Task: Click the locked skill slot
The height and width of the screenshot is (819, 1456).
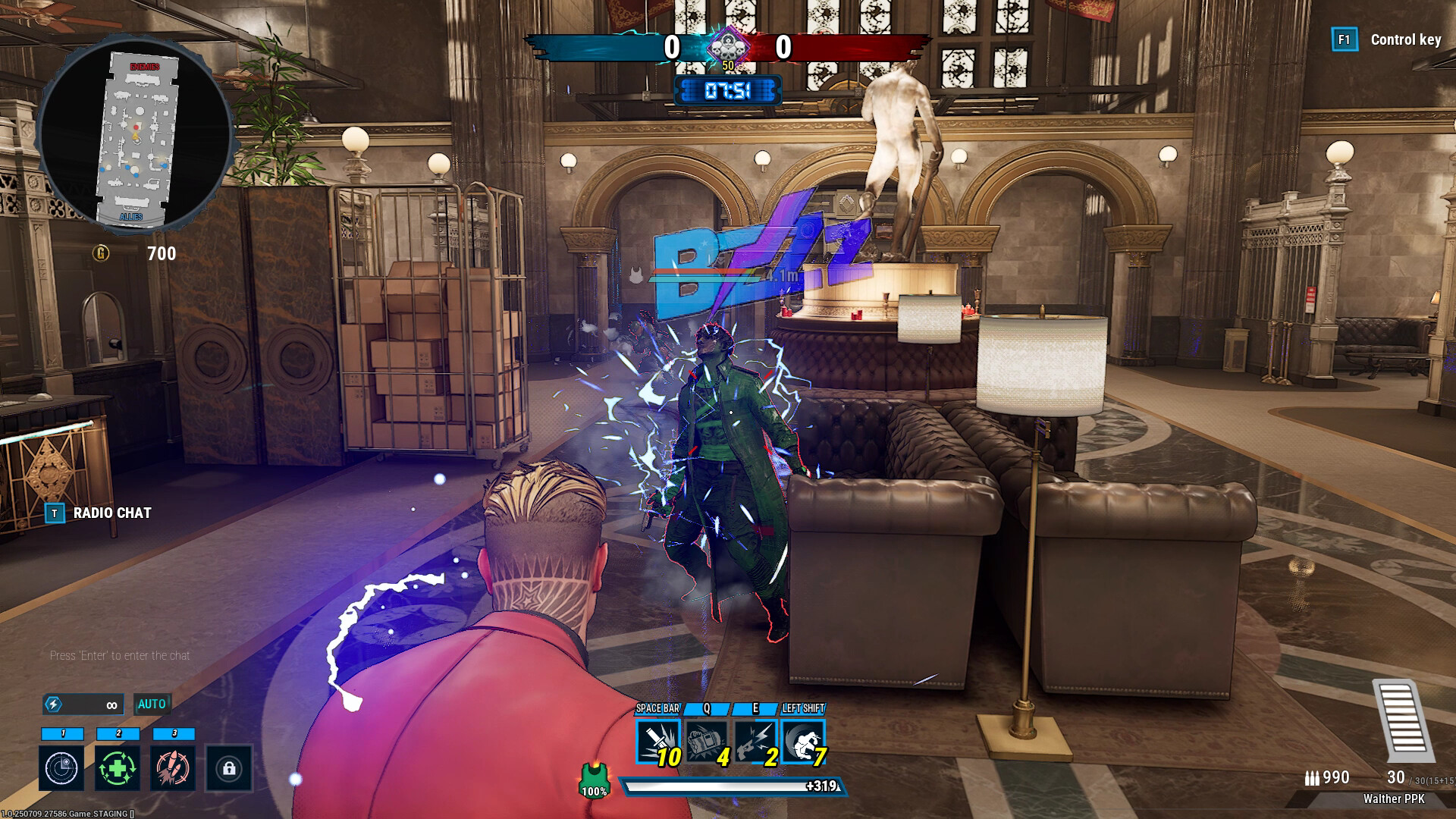Action: pos(228,768)
